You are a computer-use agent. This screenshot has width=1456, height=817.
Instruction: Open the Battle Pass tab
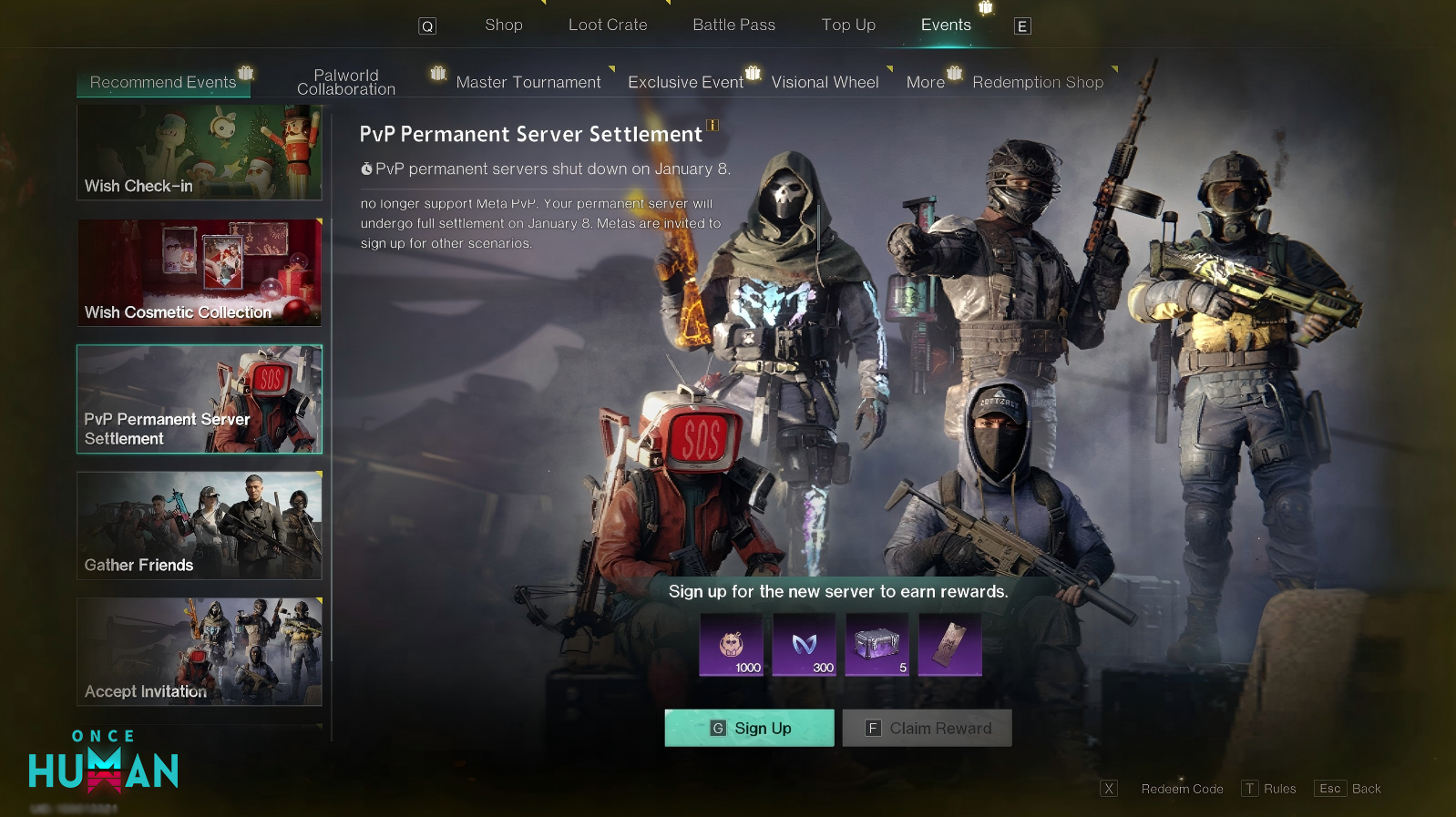pyautogui.click(x=733, y=26)
